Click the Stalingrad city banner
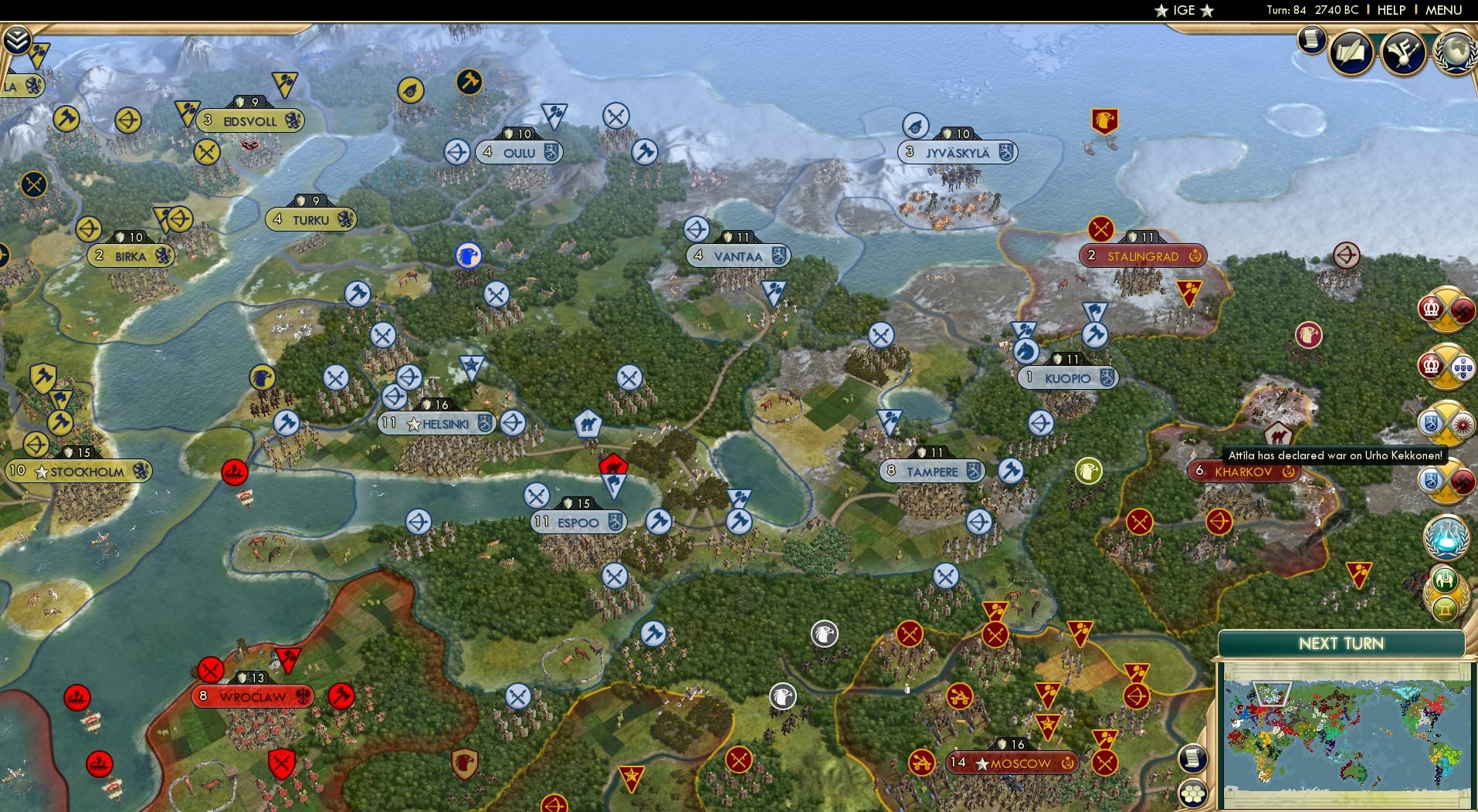 [x=1143, y=255]
